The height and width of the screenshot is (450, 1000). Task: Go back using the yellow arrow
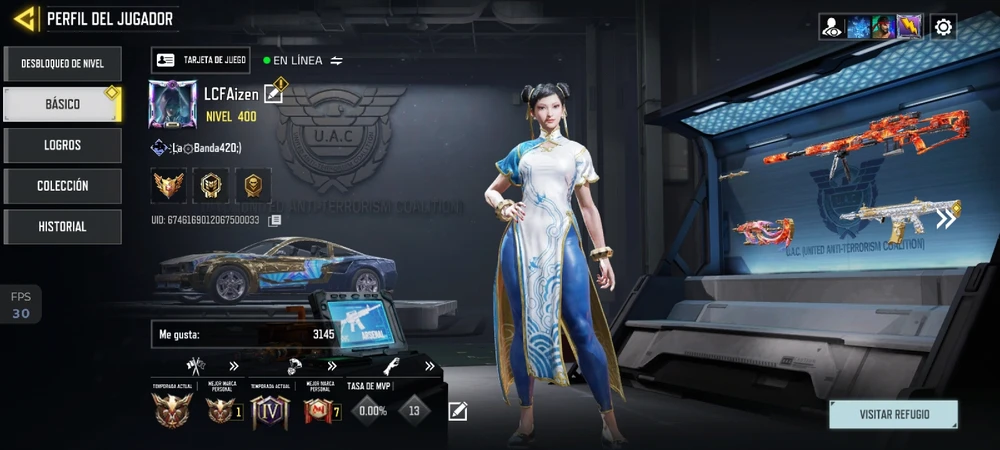tap(26, 18)
